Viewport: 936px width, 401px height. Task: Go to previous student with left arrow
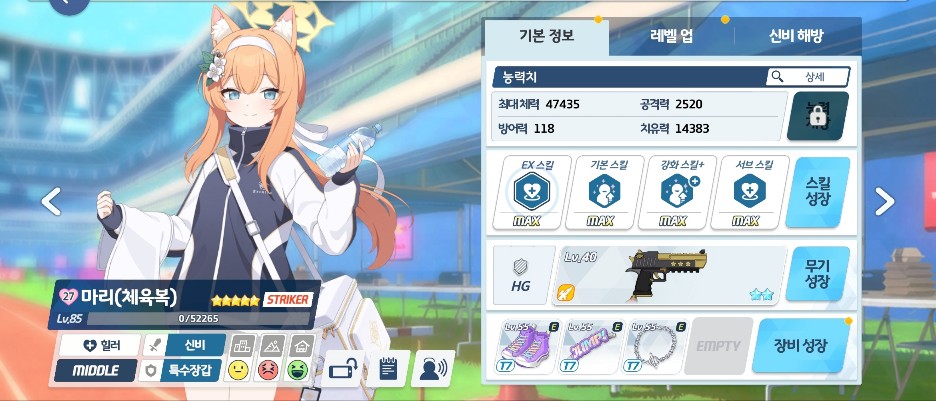click(x=51, y=202)
